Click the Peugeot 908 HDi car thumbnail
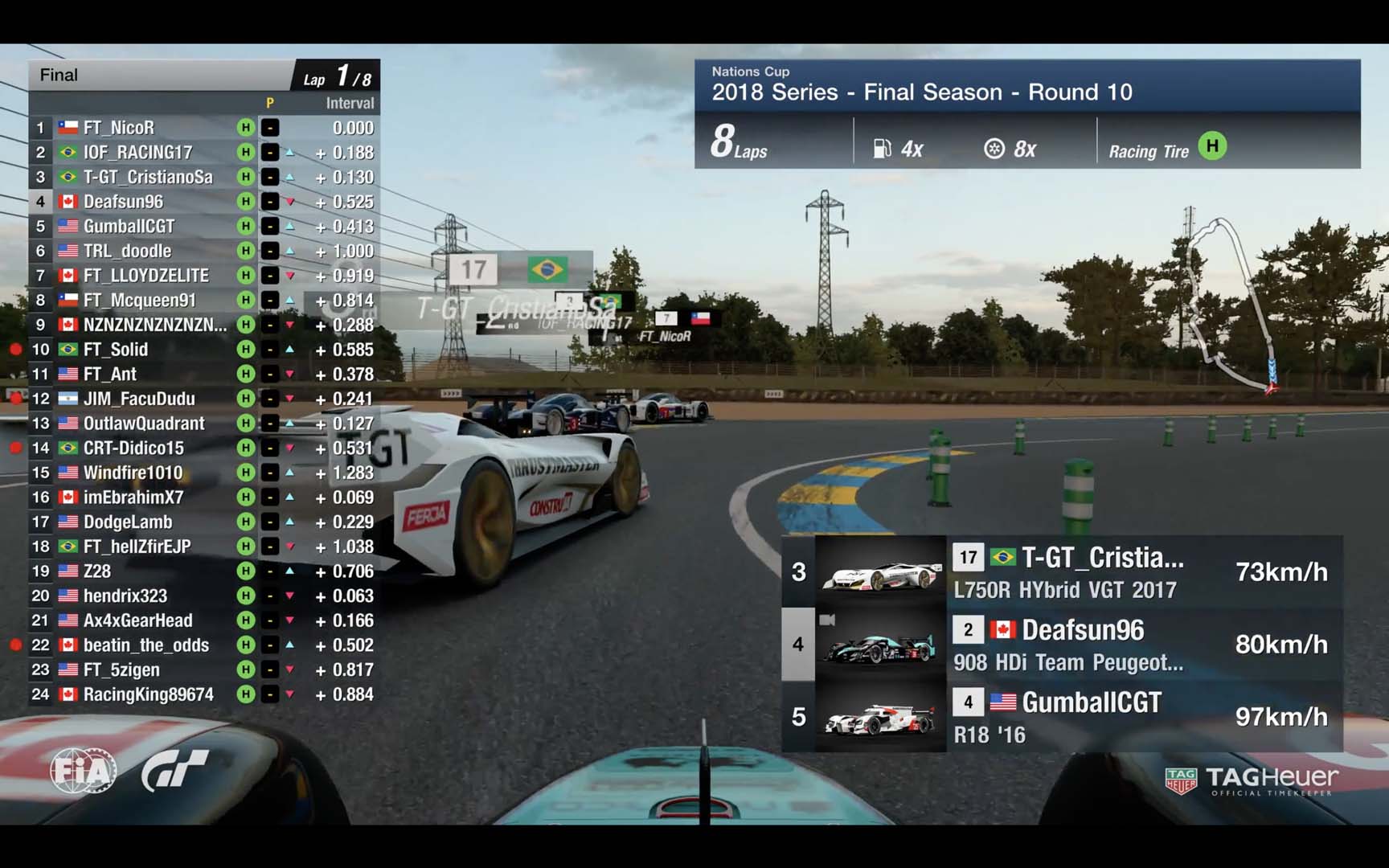This screenshot has height=868, width=1389. coord(880,645)
